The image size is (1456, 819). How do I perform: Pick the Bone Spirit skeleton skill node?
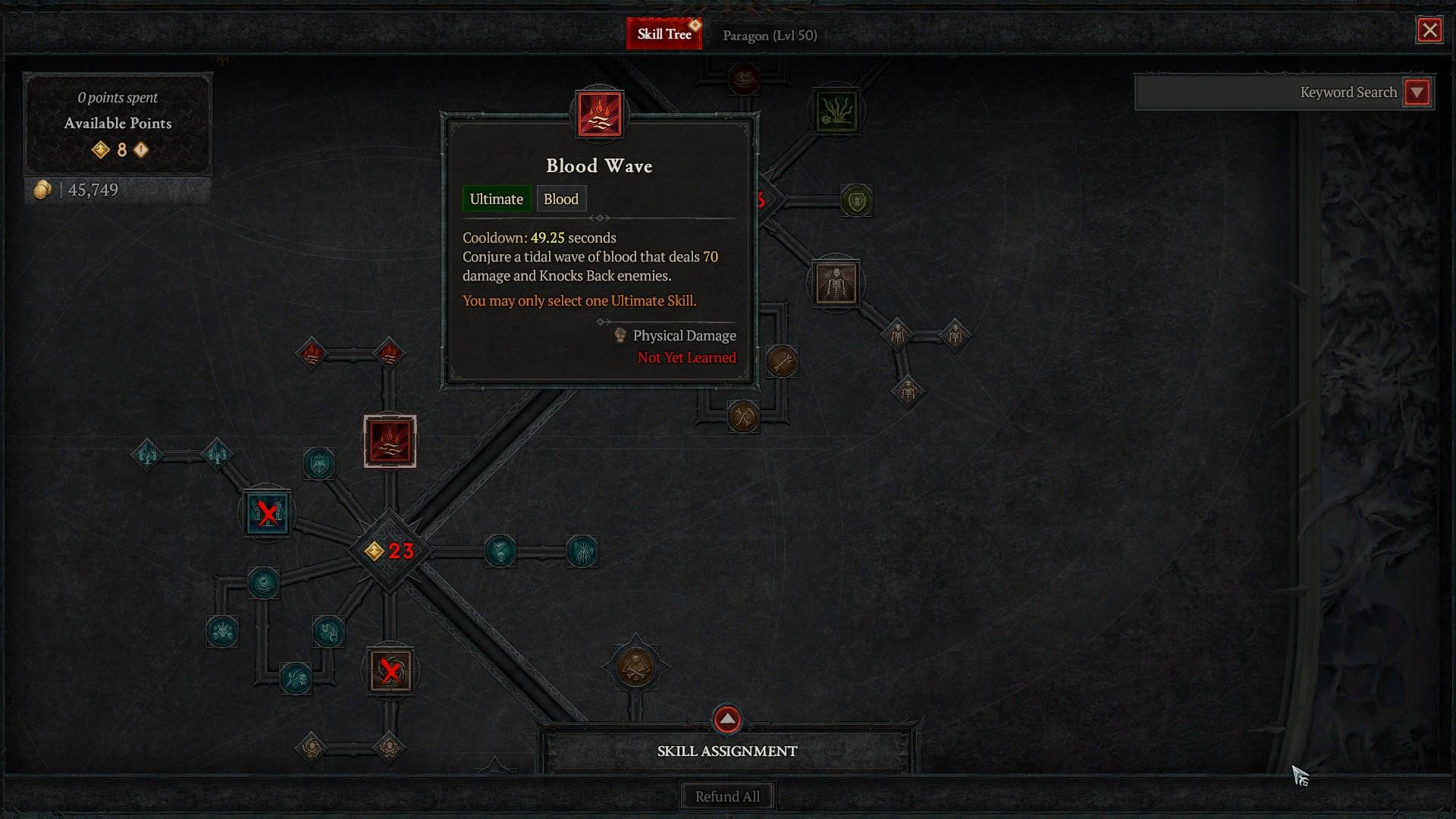tap(836, 284)
